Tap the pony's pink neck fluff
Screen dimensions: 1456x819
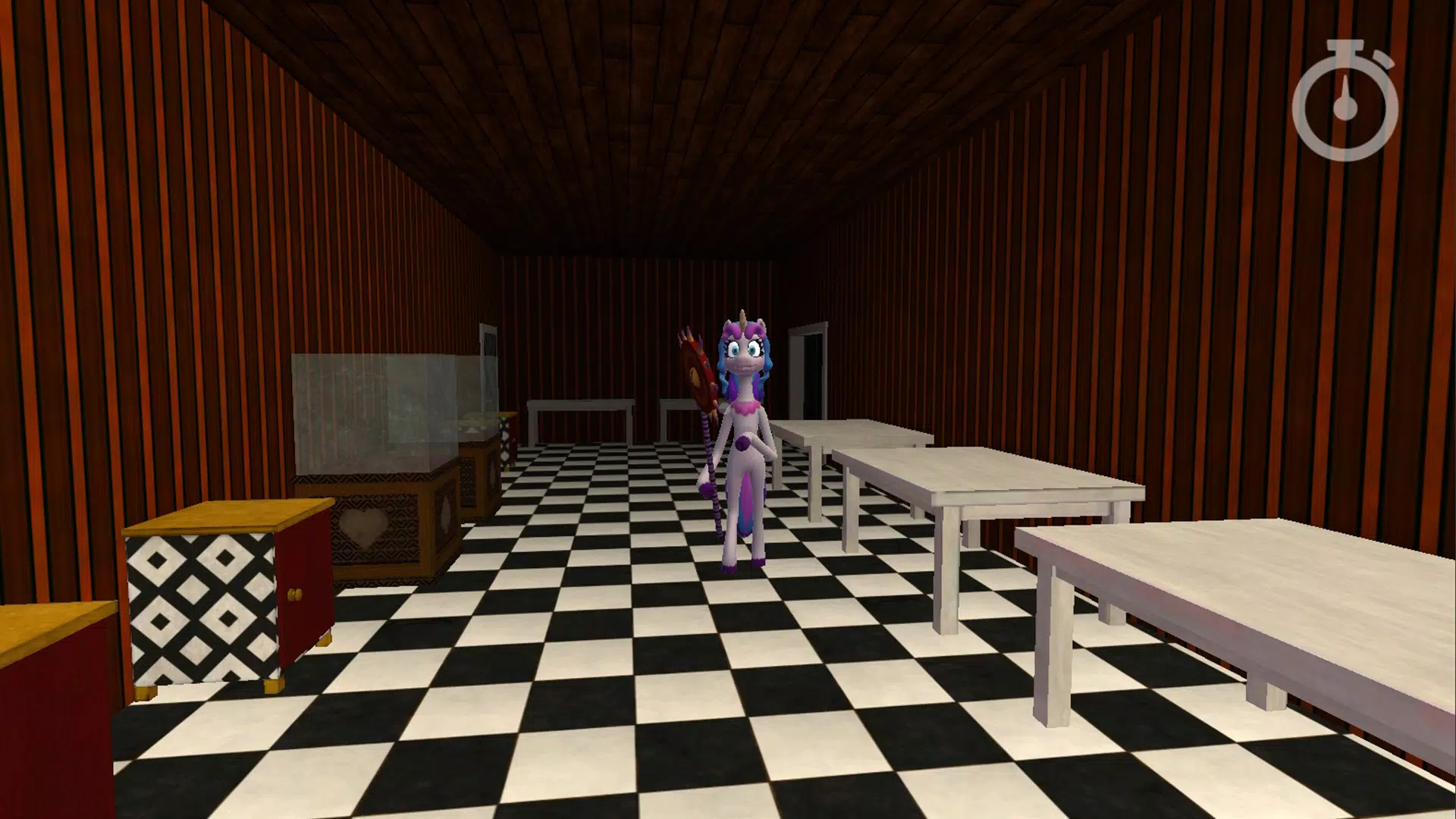[x=745, y=407]
